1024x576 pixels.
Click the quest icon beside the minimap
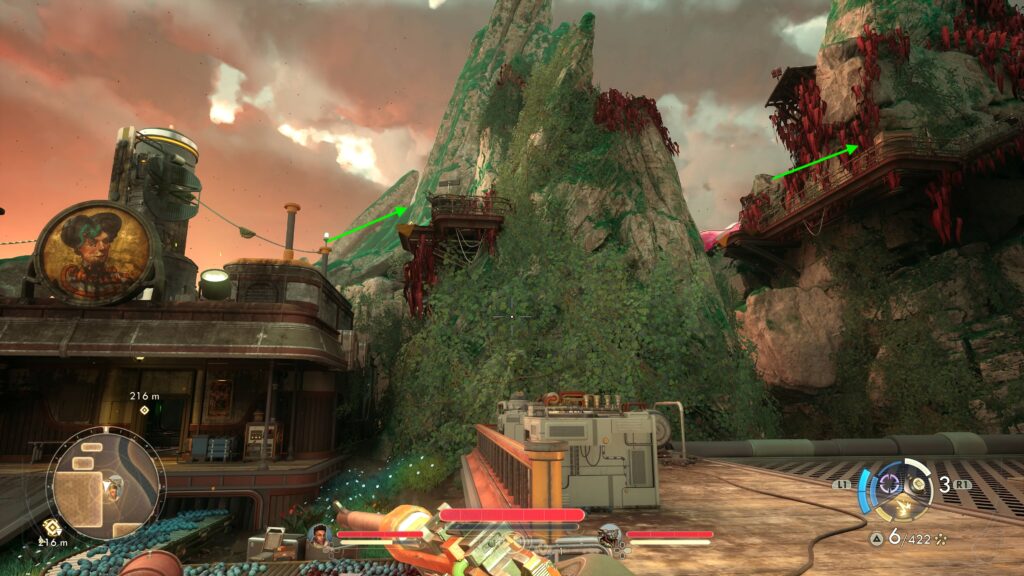pos(51,527)
